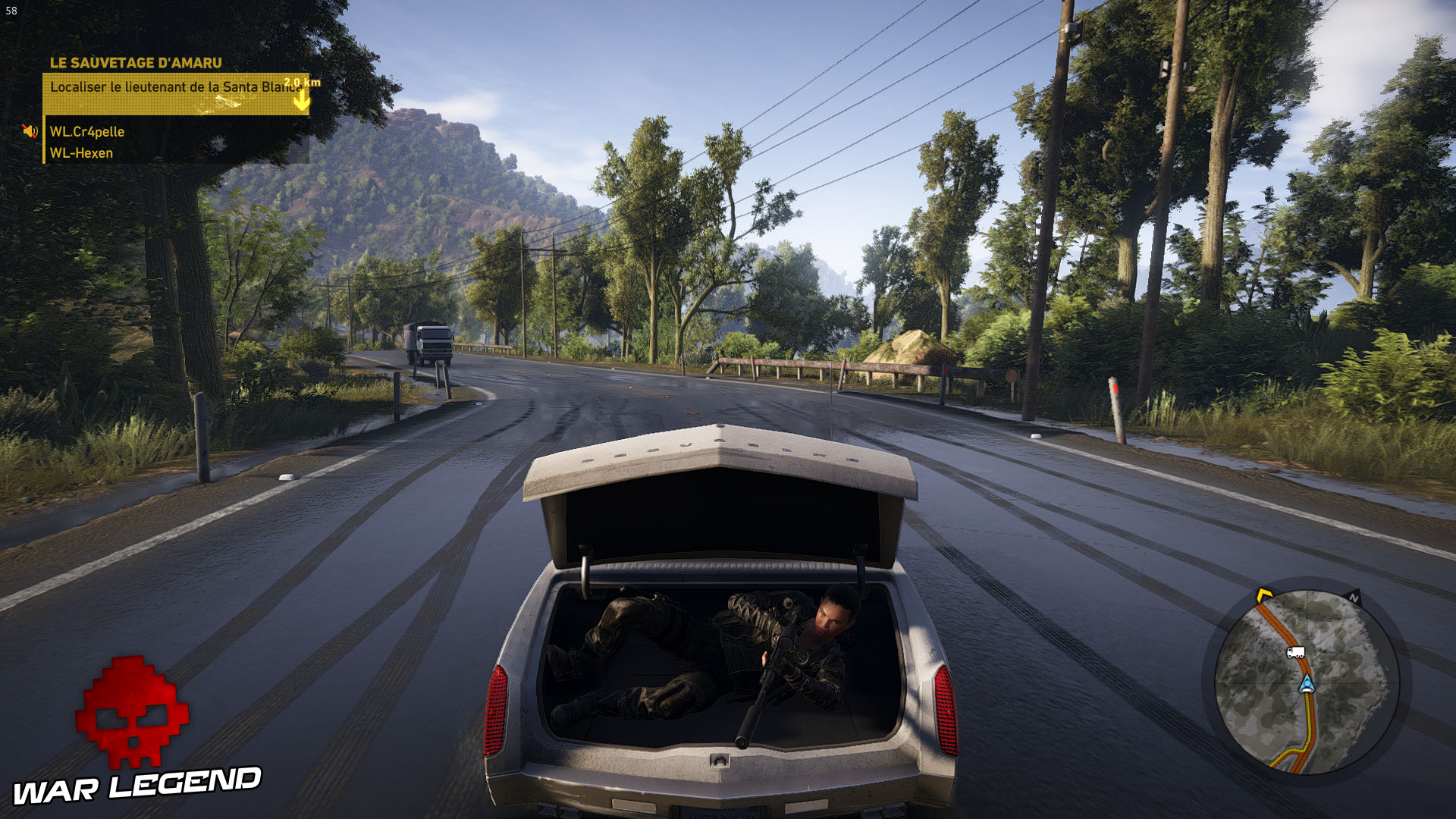Image resolution: width=1456 pixels, height=819 pixels.
Task: Click player WL.Cr4pelle in squad list
Action: 87,132
